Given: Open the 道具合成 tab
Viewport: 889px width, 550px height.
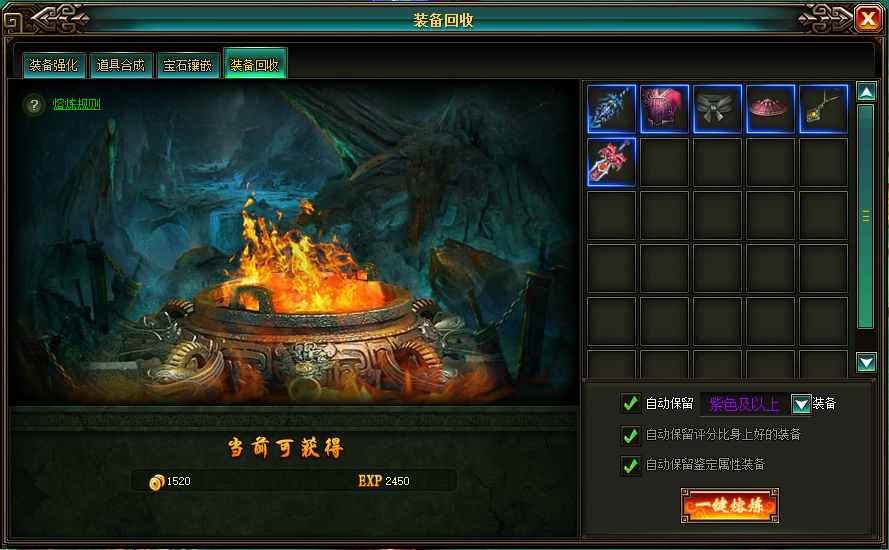Looking at the screenshot, I should pos(120,66).
